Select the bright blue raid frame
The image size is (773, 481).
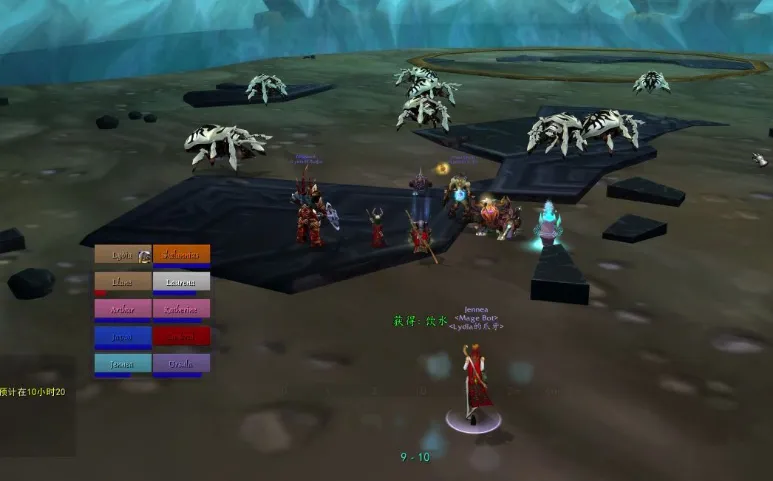(122, 336)
